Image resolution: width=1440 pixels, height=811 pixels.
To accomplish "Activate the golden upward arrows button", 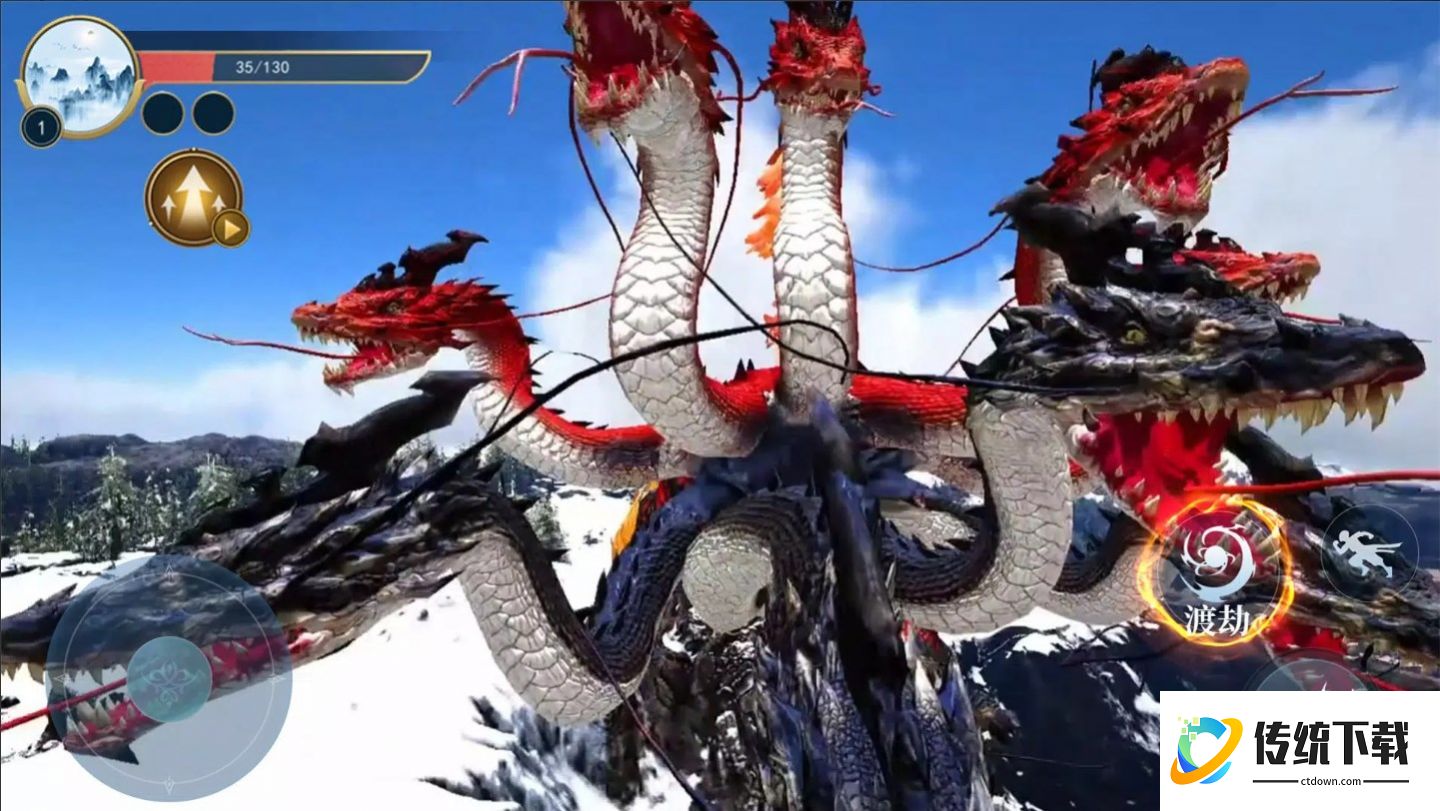I will [193, 197].
